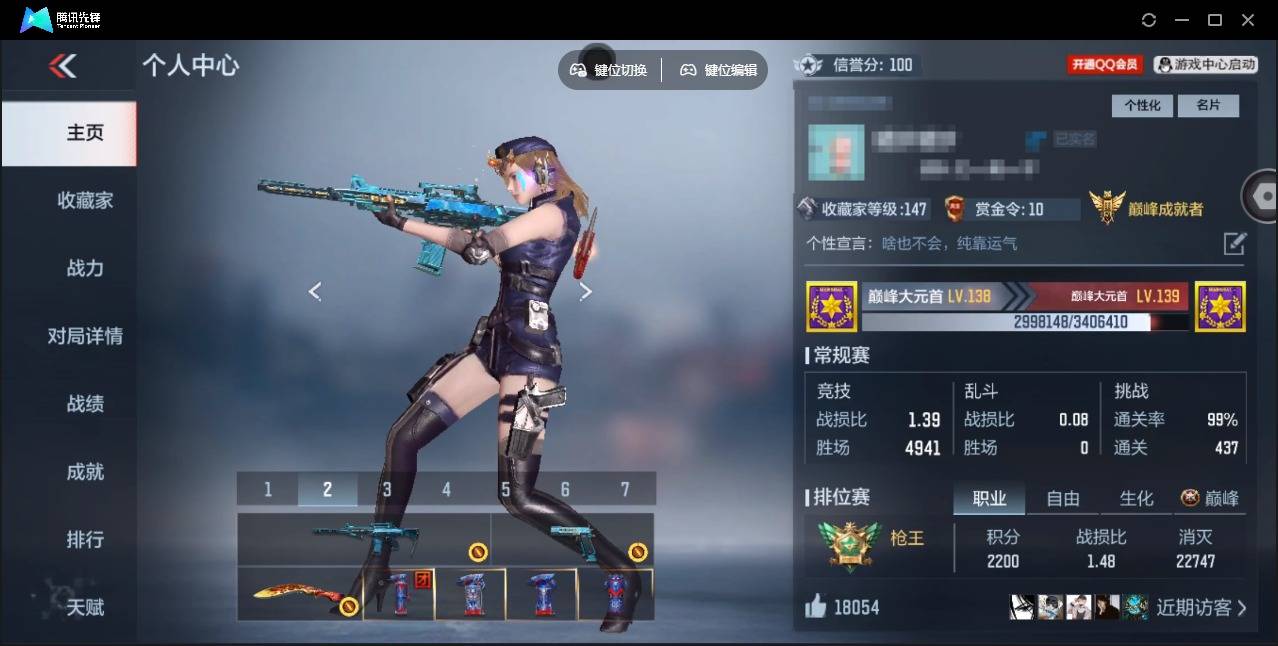Open the 名片 name card button

[x=1208, y=105]
